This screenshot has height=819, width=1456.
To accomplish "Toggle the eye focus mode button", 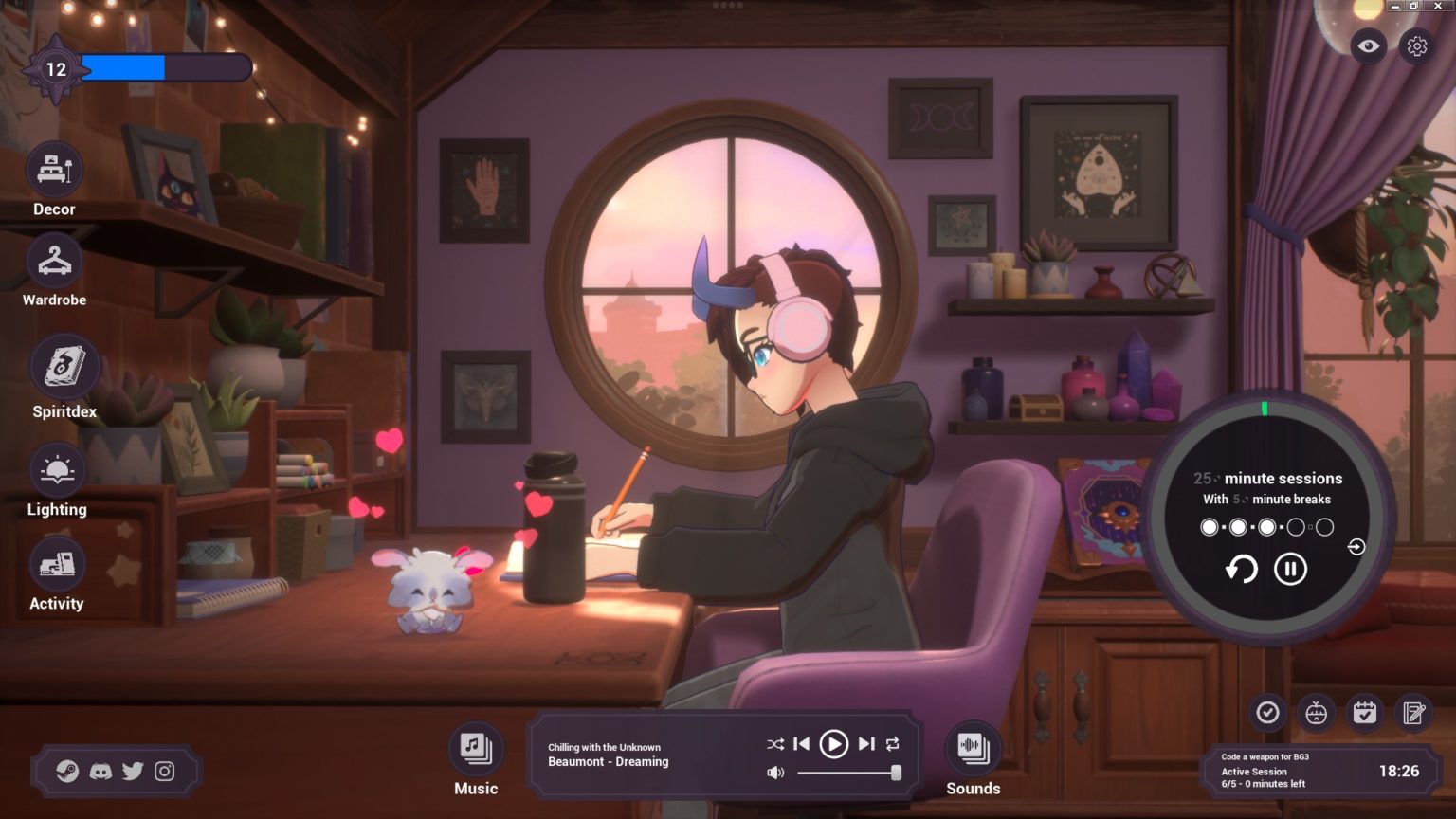I will click(1367, 45).
